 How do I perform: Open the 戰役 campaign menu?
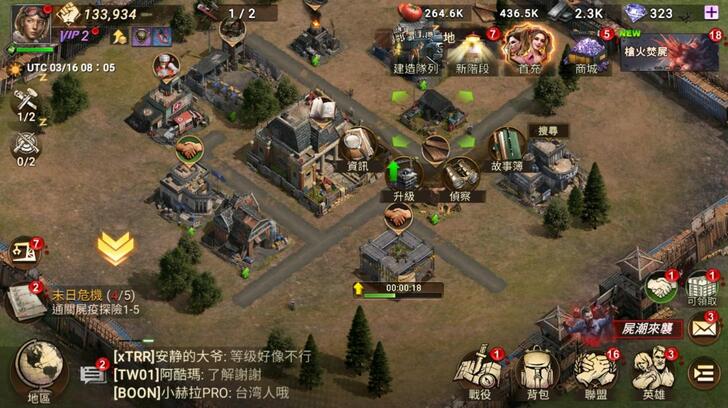[482, 373]
